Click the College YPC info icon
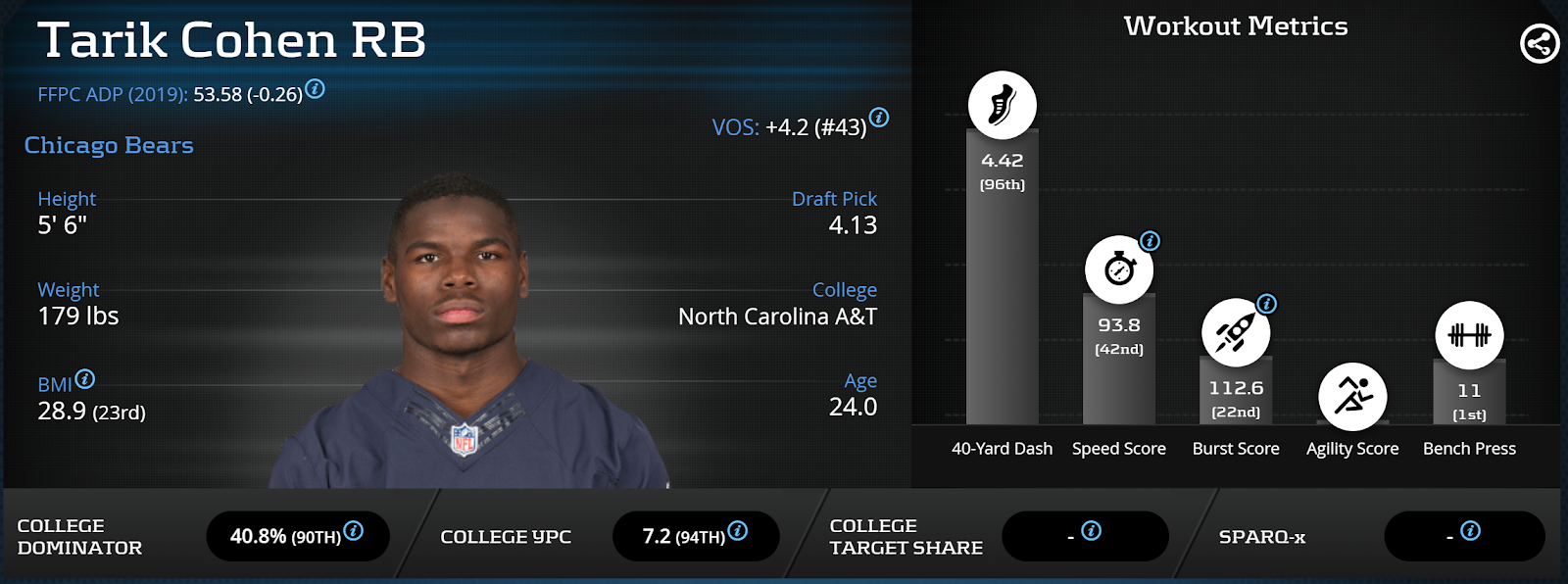Image resolution: width=1568 pixels, height=584 pixels. click(738, 530)
